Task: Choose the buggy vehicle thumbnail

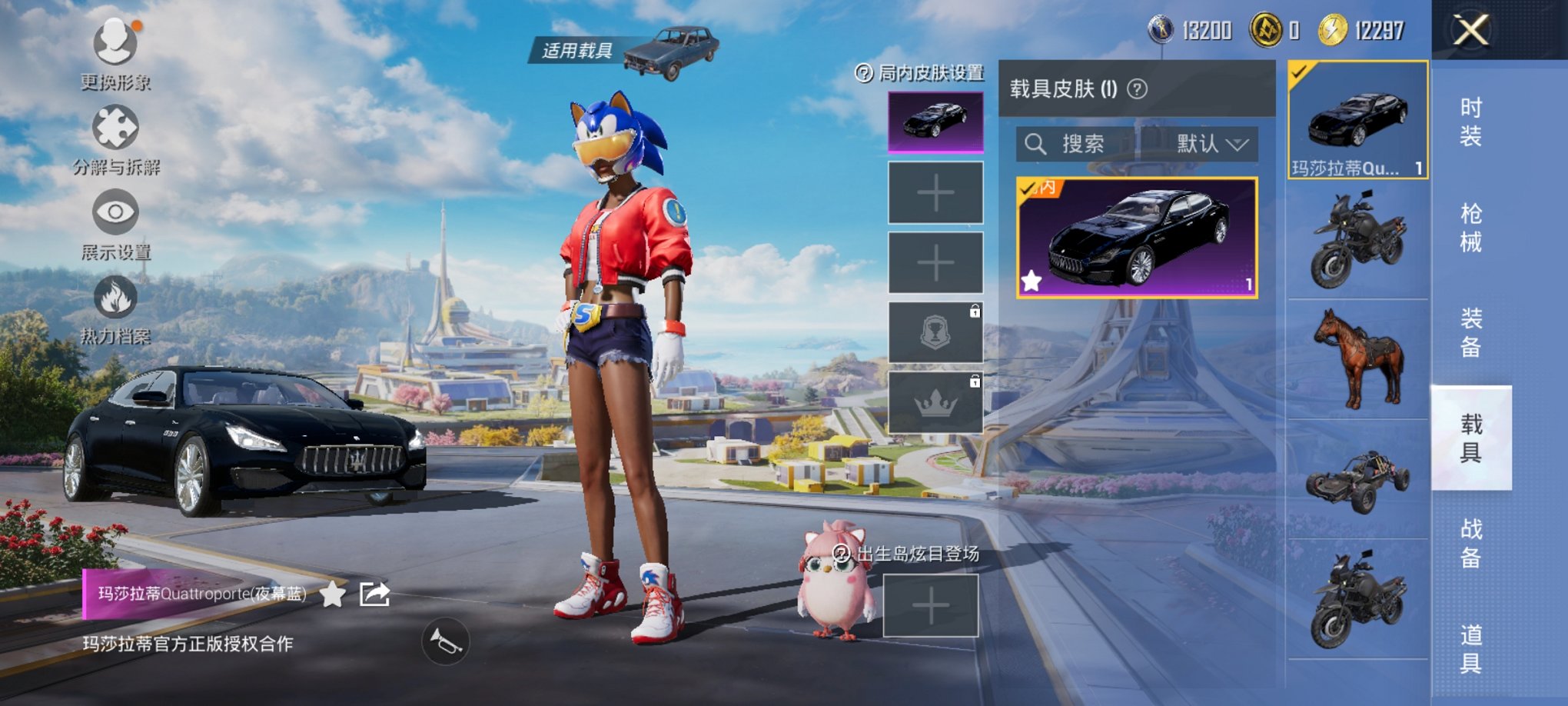Action: (1358, 480)
